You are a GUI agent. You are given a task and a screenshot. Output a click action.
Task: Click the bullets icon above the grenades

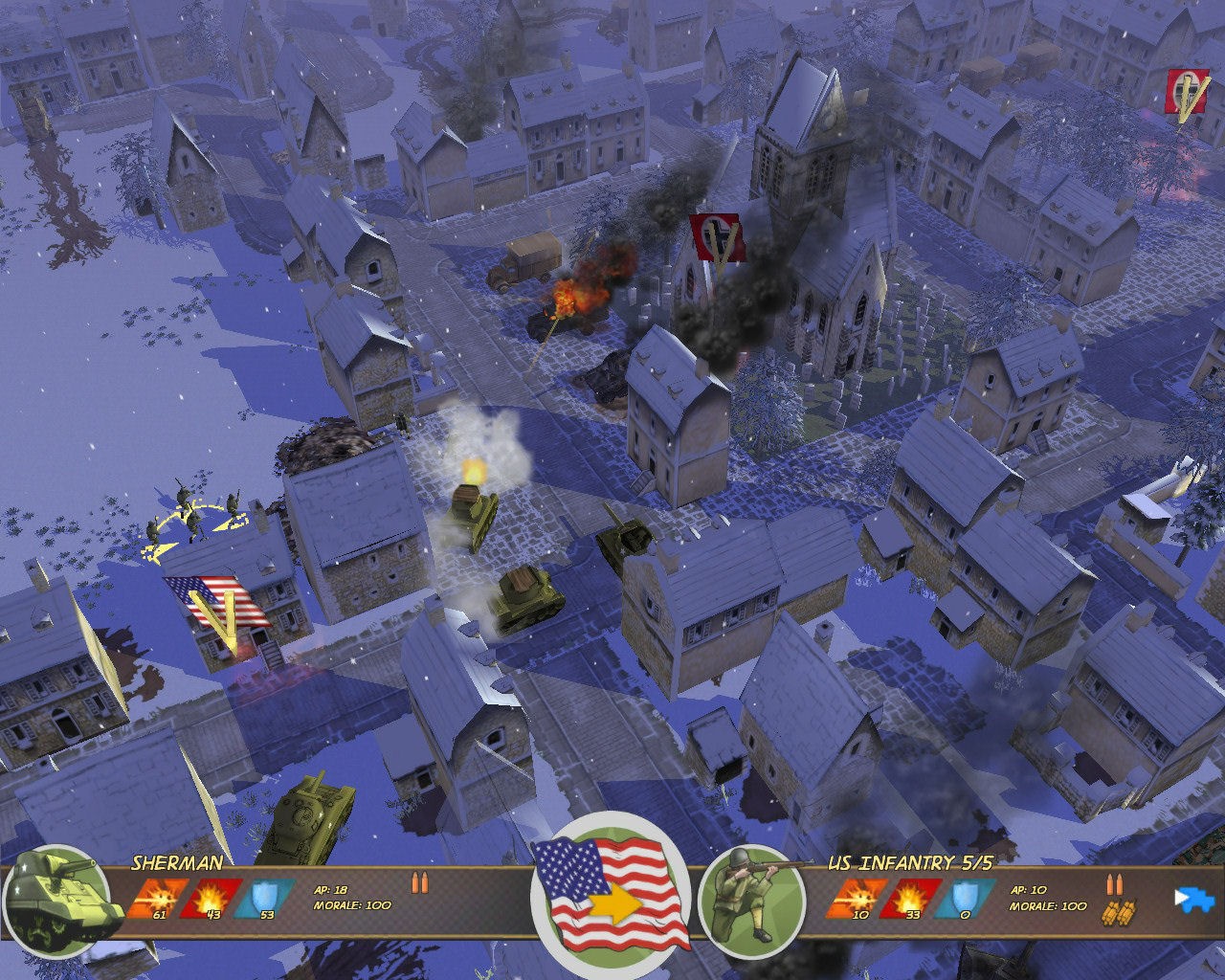(1115, 886)
